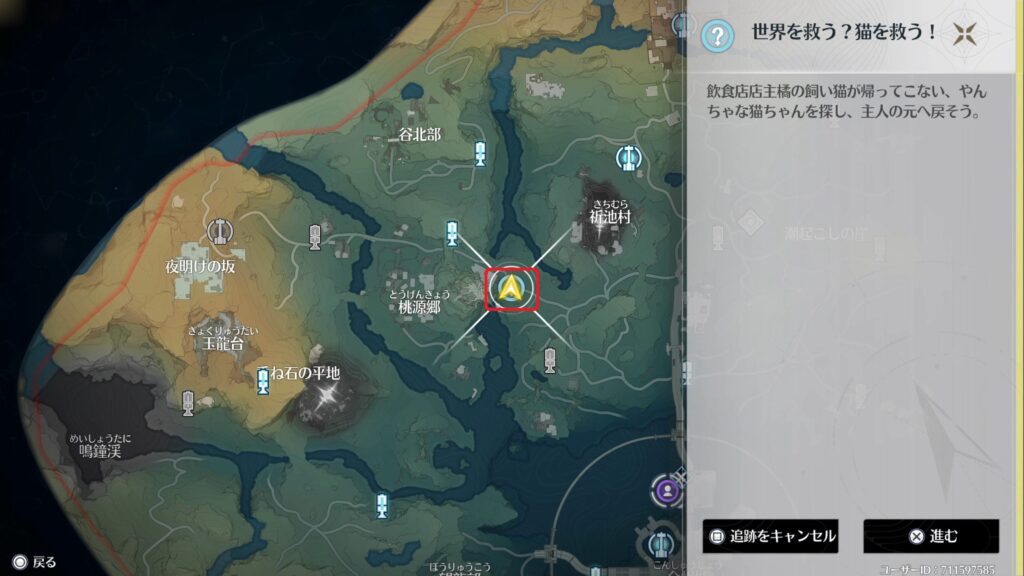Select the yellow arrow quest marker
Screen dimensions: 1024x576
512,290
